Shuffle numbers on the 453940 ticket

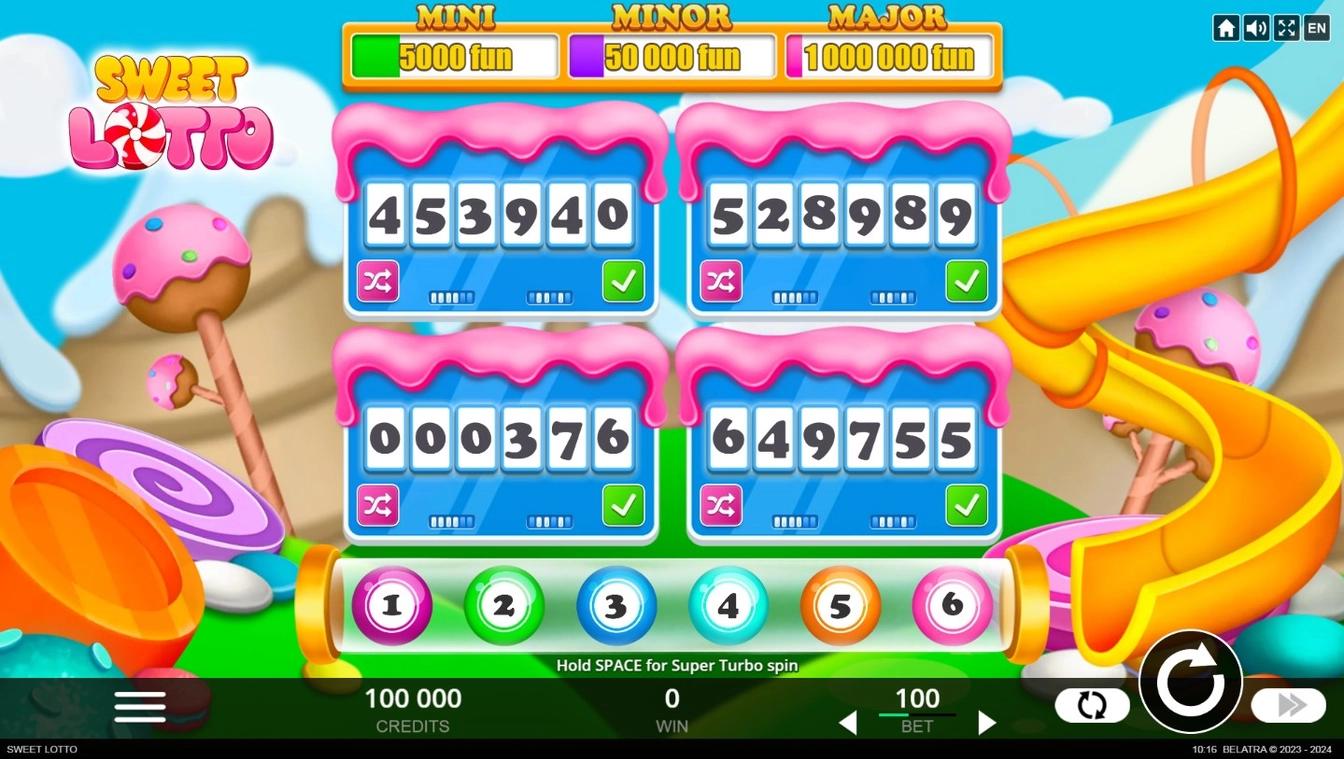click(x=380, y=281)
